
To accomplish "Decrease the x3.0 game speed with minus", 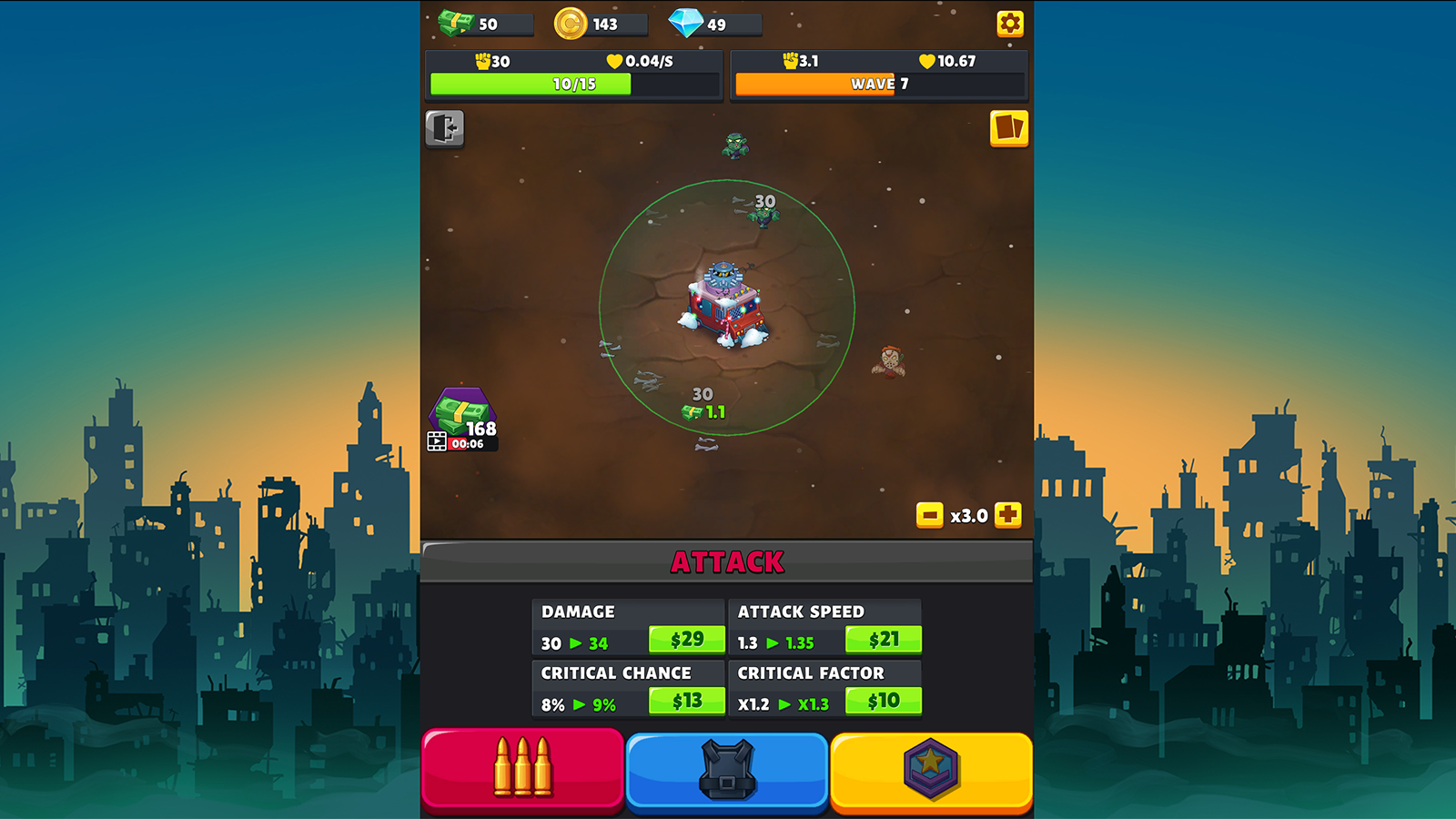I will (929, 515).
